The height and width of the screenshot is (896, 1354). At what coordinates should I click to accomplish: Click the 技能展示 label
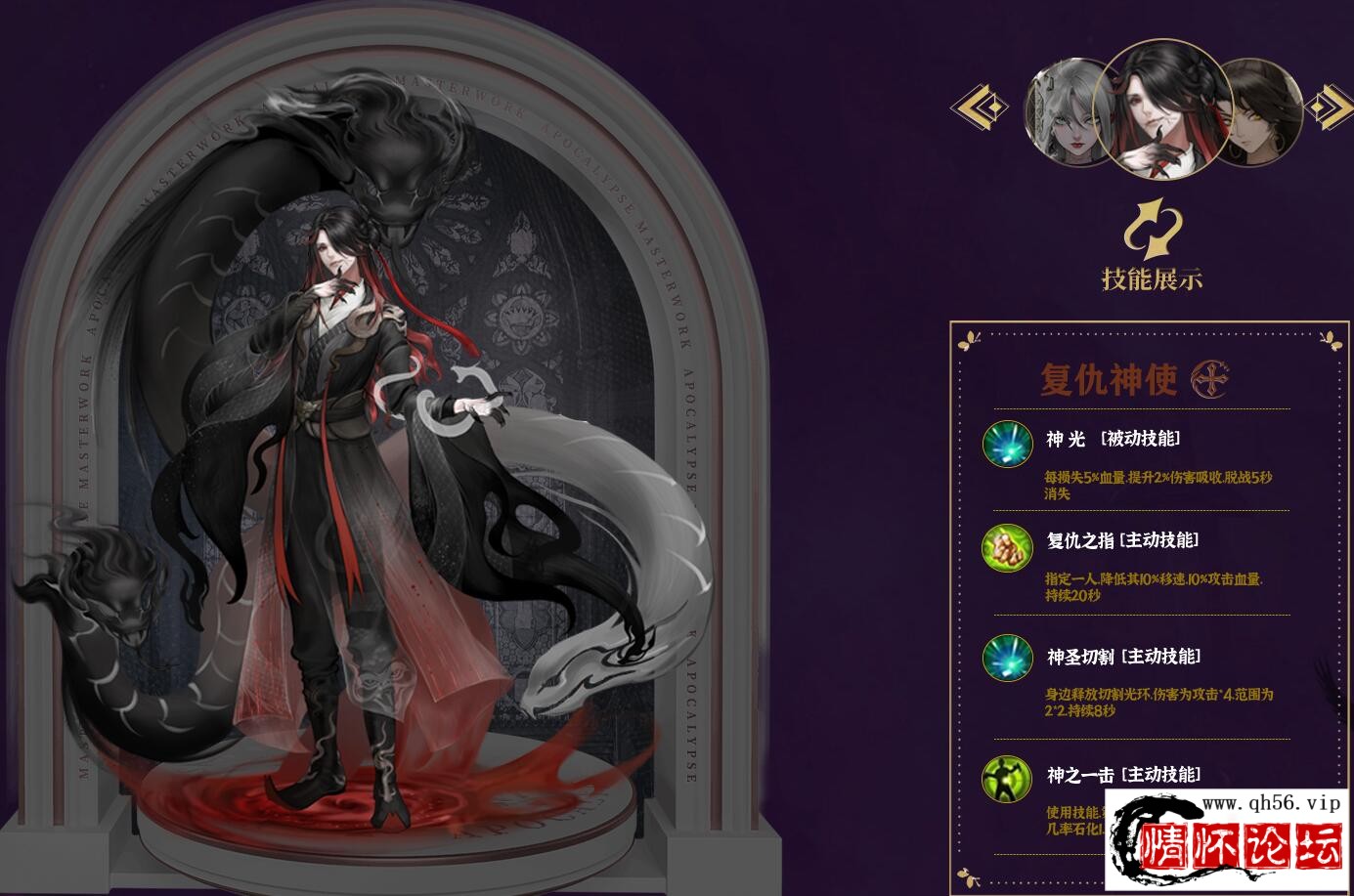(x=1155, y=277)
